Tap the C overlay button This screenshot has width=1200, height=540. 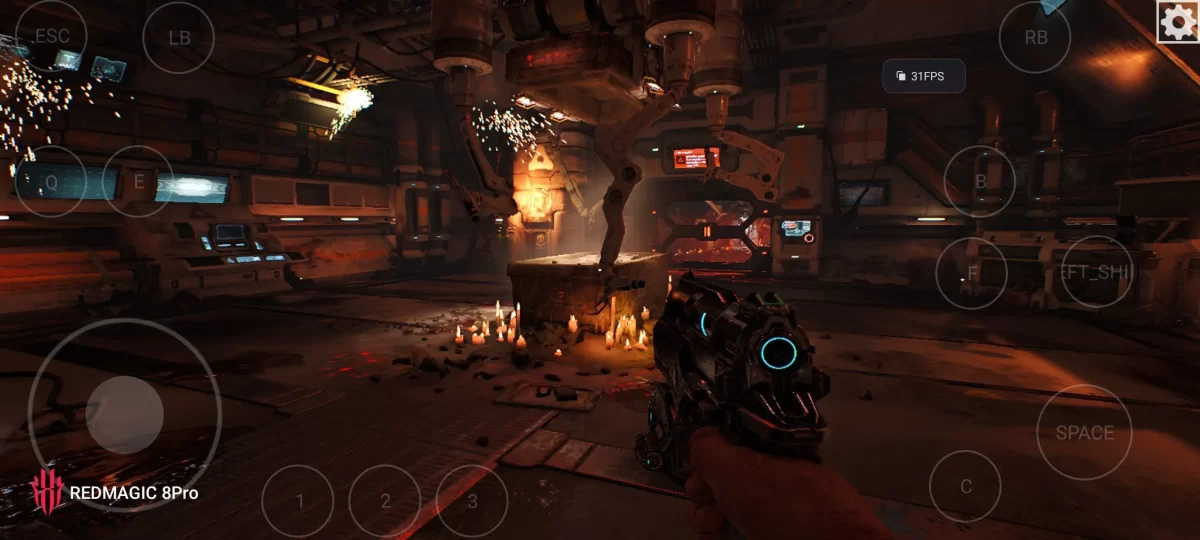[965, 486]
